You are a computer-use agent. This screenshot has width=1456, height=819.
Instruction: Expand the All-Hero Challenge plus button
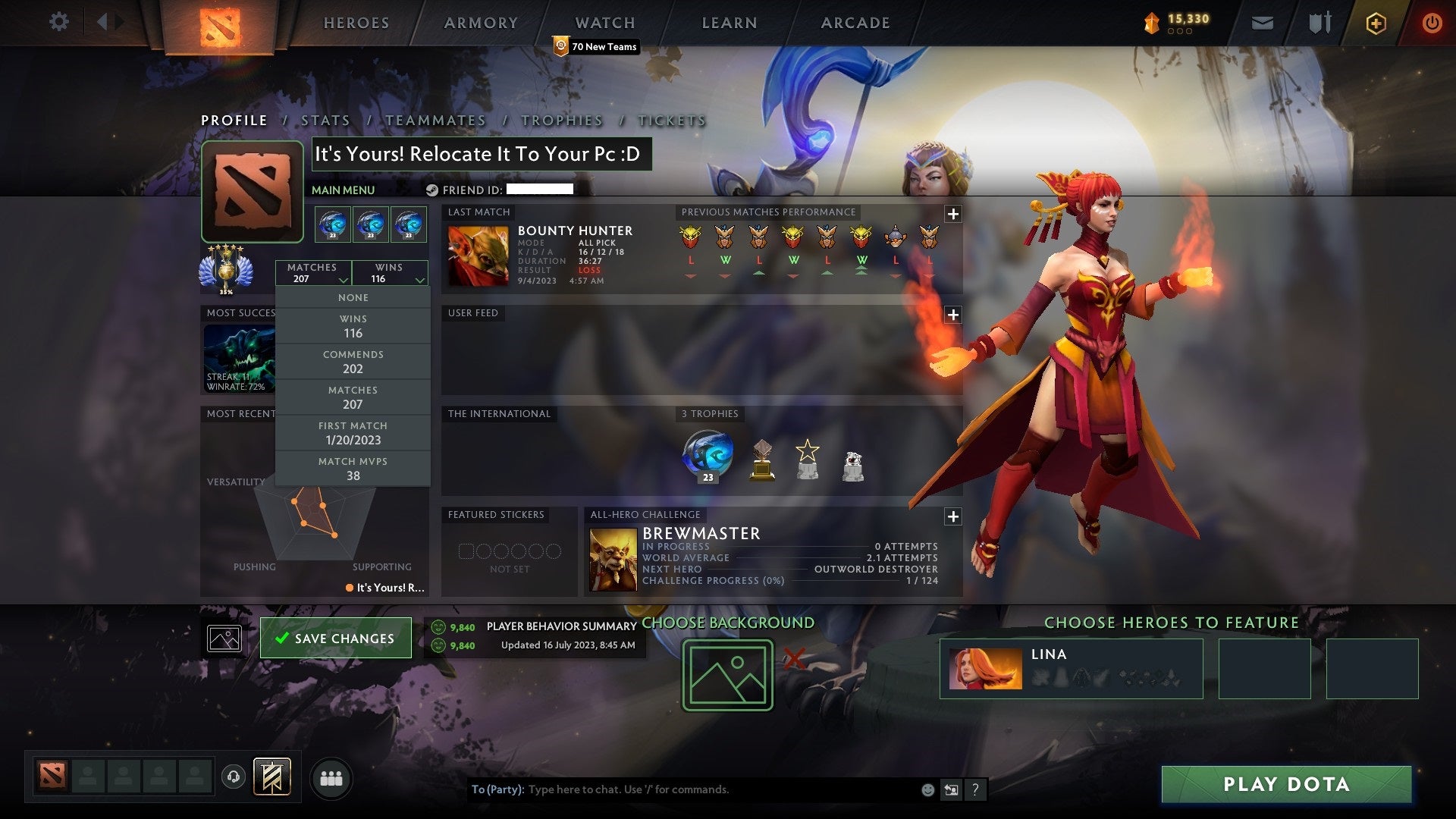point(953,516)
